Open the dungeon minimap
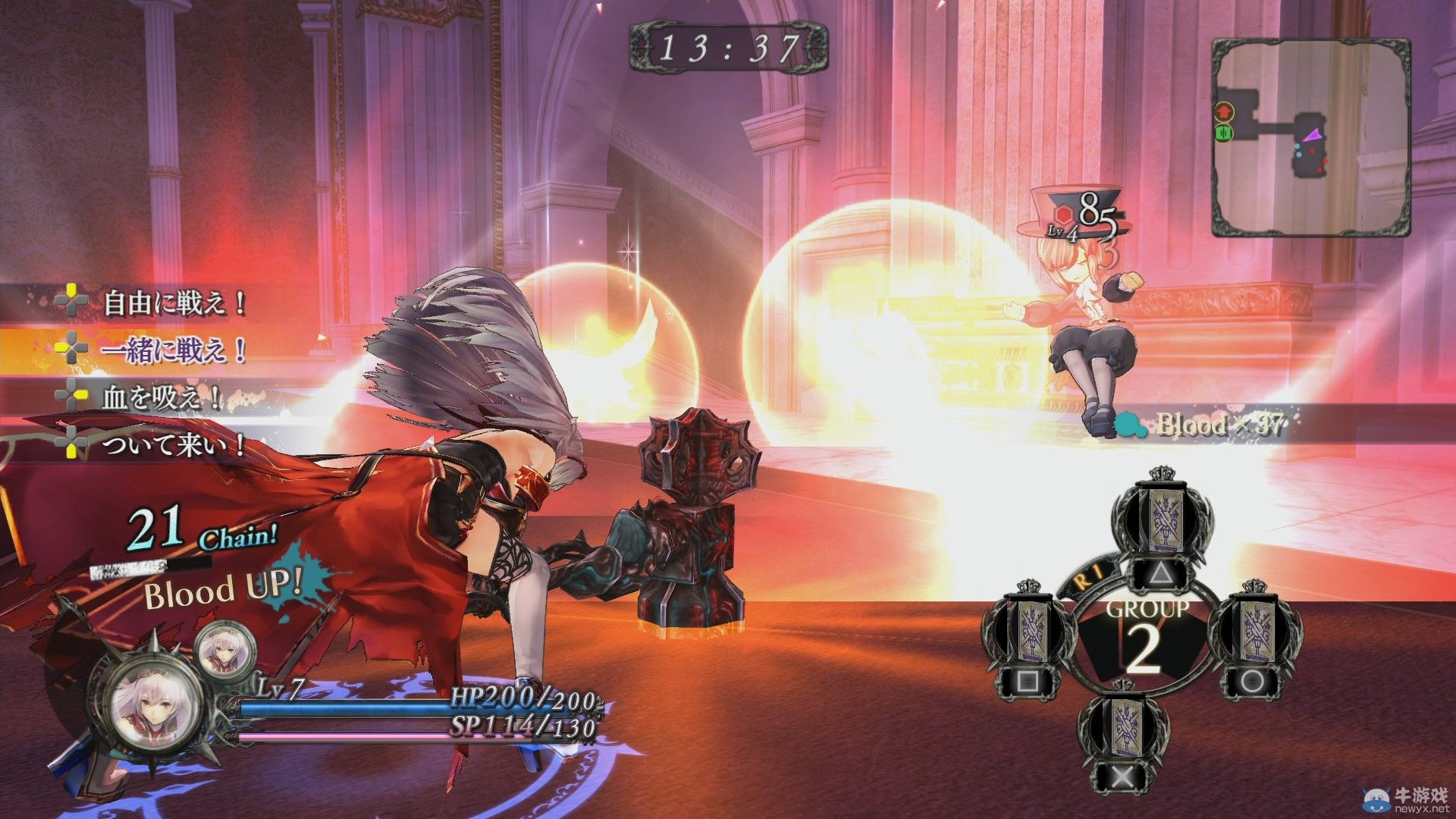This screenshot has width=1456, height=819. (1310, 136)
